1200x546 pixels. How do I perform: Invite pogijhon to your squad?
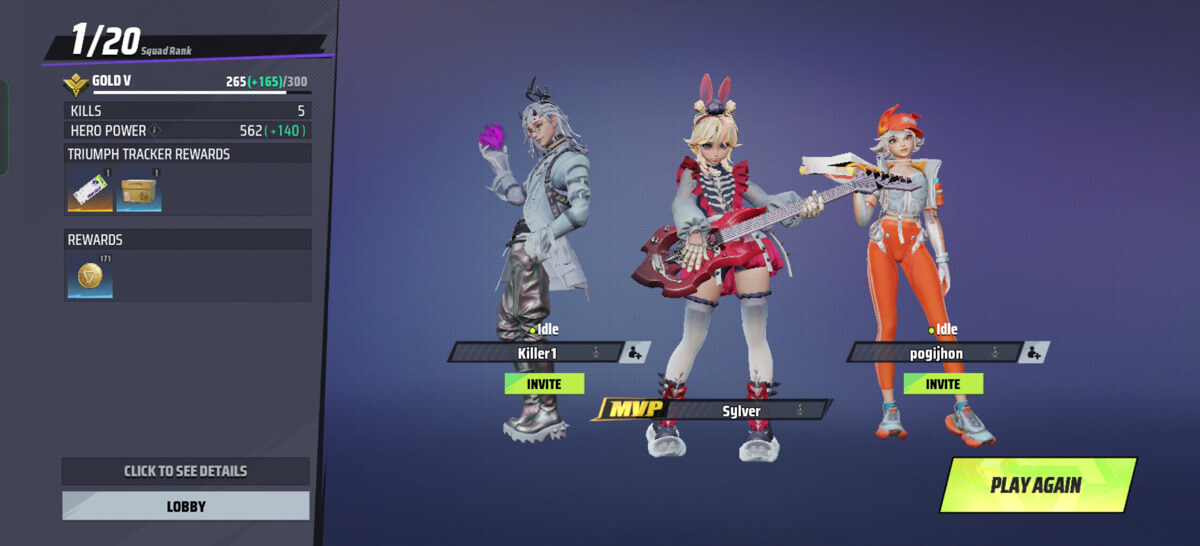[x=943, y=384]
